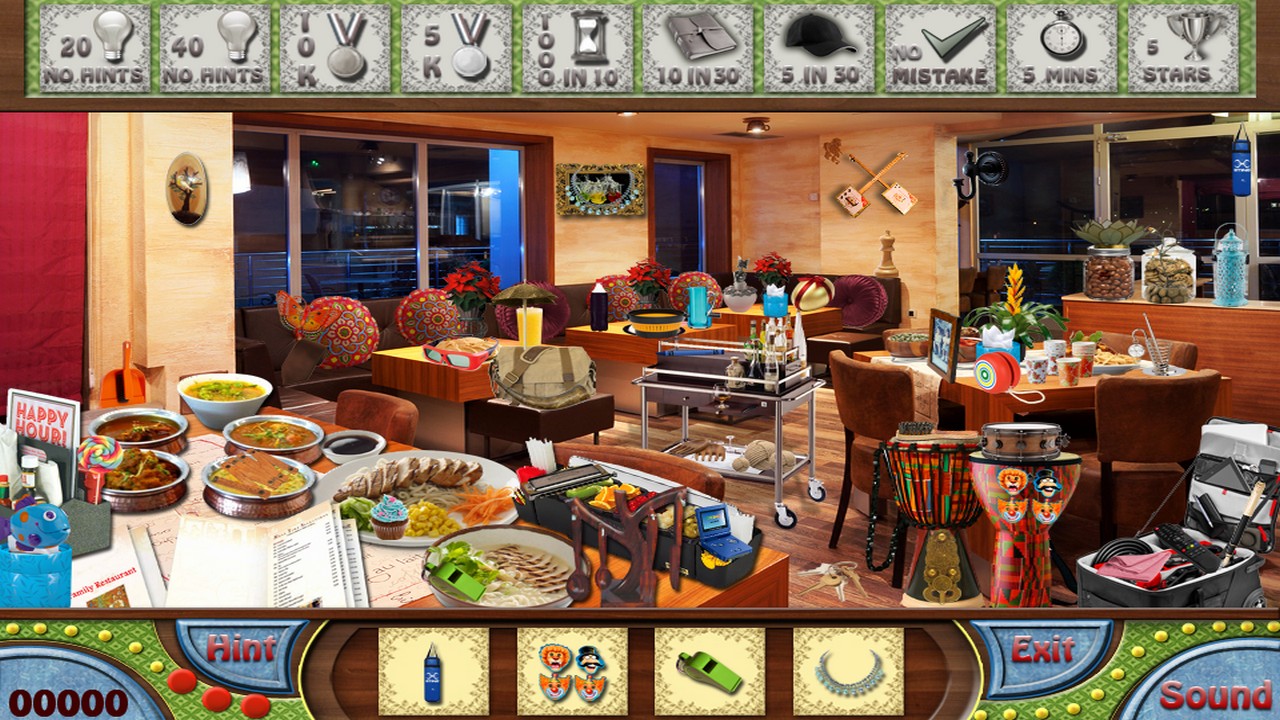Click the 1000 in 10 hourglass badge
Viewport: 1280px width, 720px height.
tap(576, 46)
